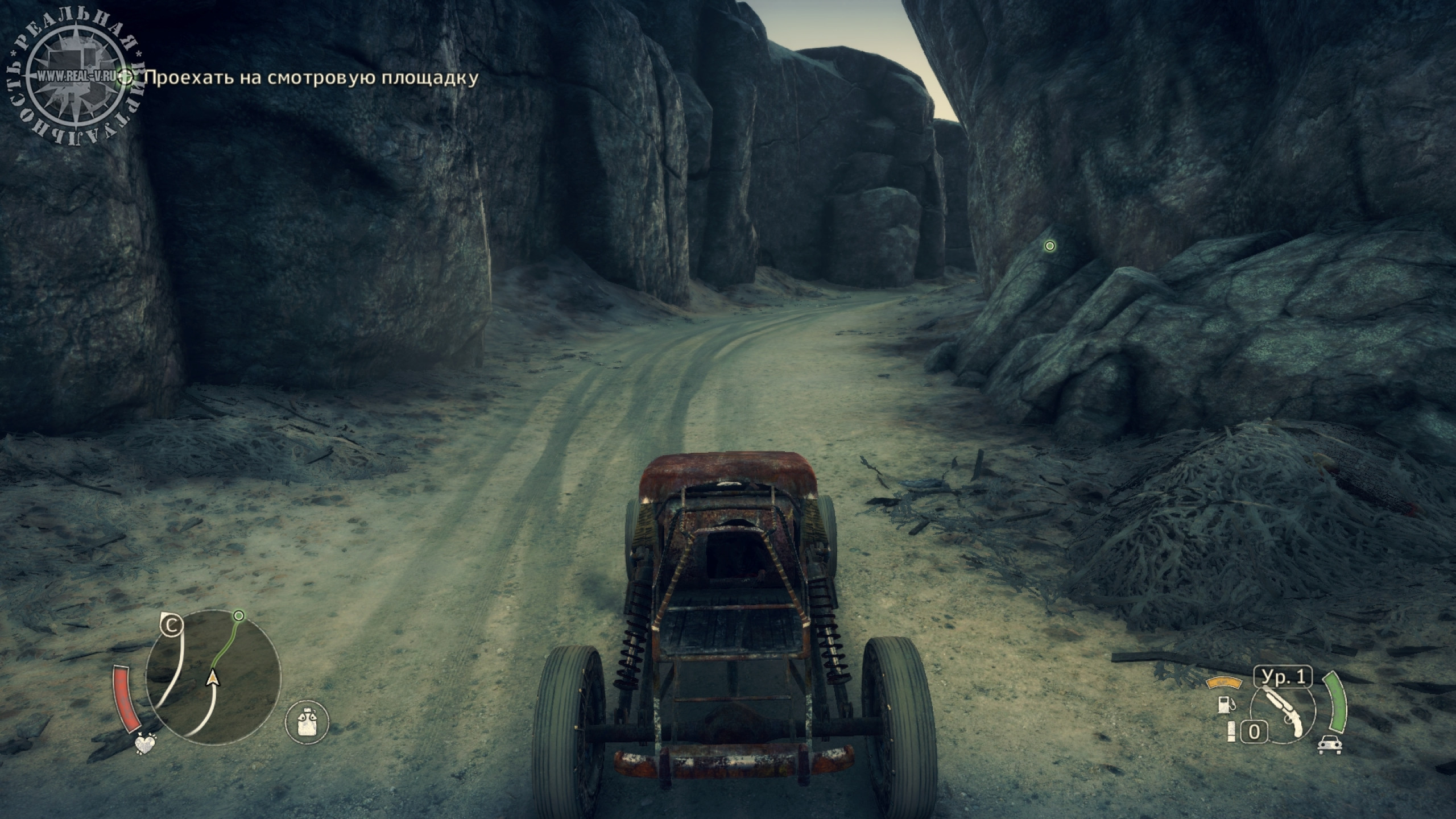Open the circular minimap
This screenshot has width=1456, height=819.
pyautogui.click(x=213, y=677)
